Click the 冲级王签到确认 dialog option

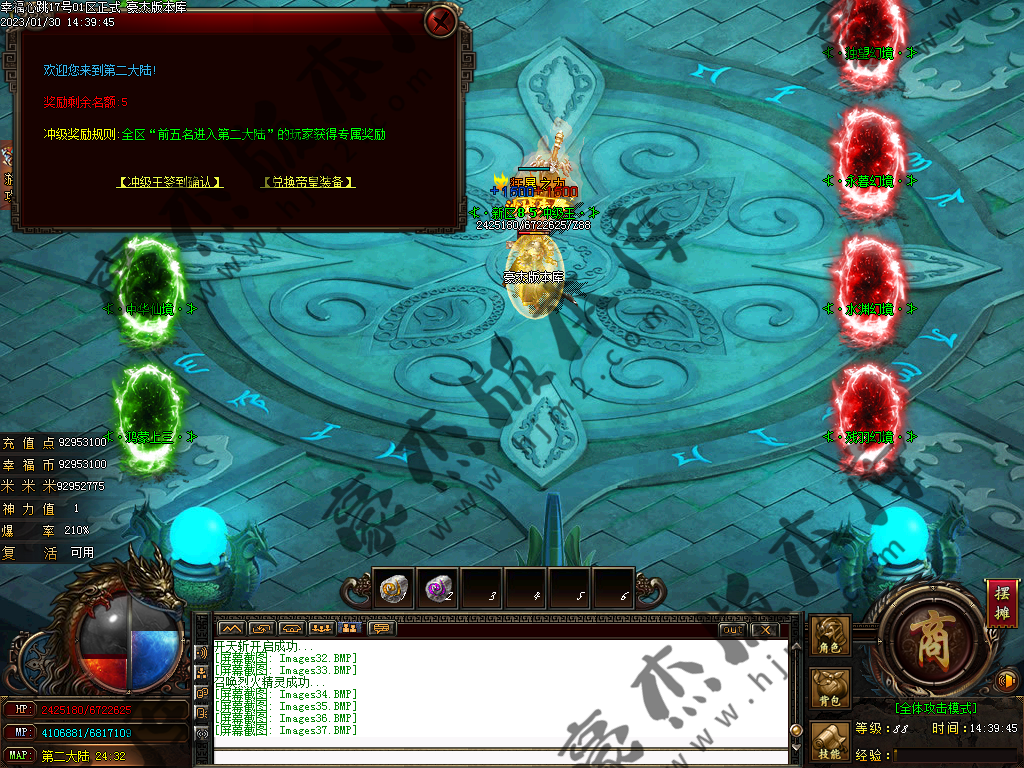(x=169, y=182)
